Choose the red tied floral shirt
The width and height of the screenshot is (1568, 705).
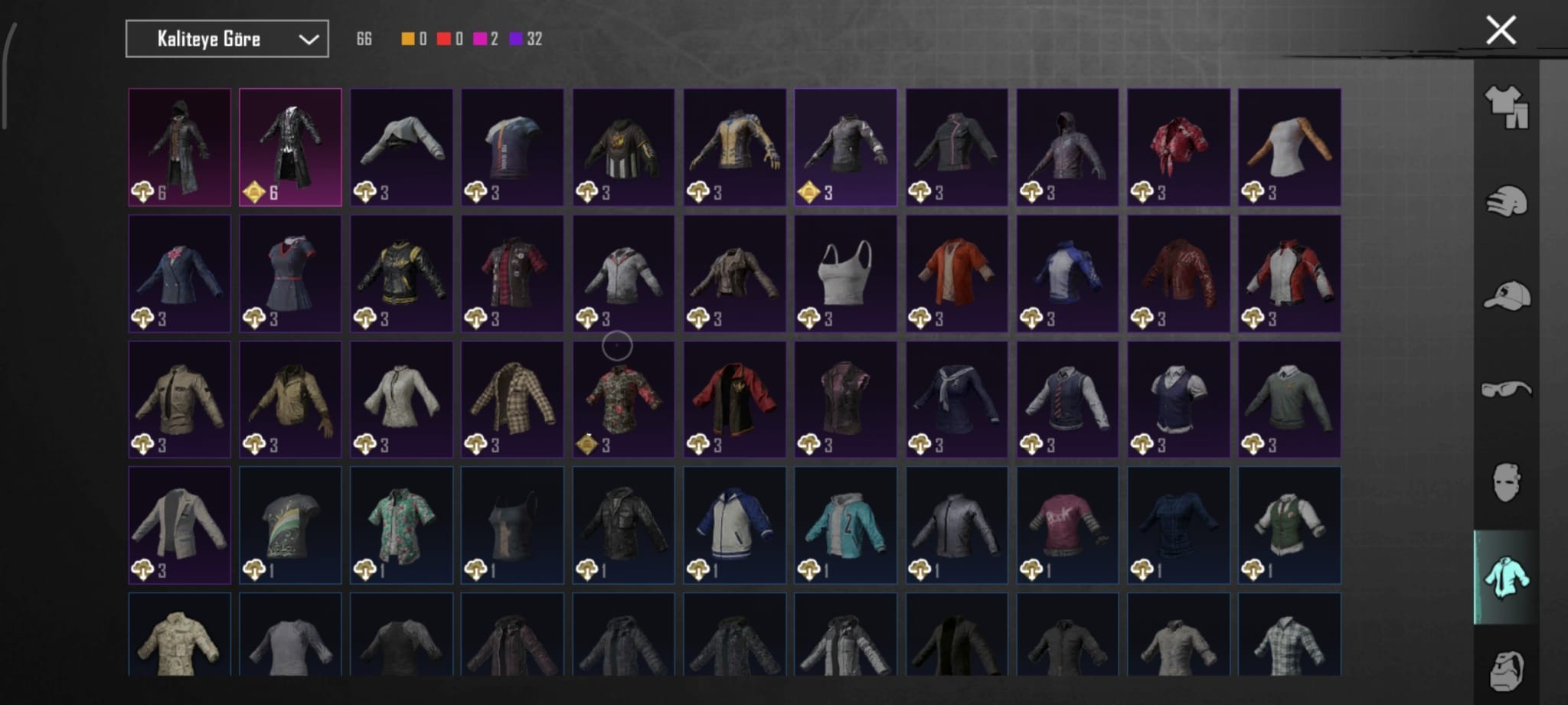[x=1178, y=147]
